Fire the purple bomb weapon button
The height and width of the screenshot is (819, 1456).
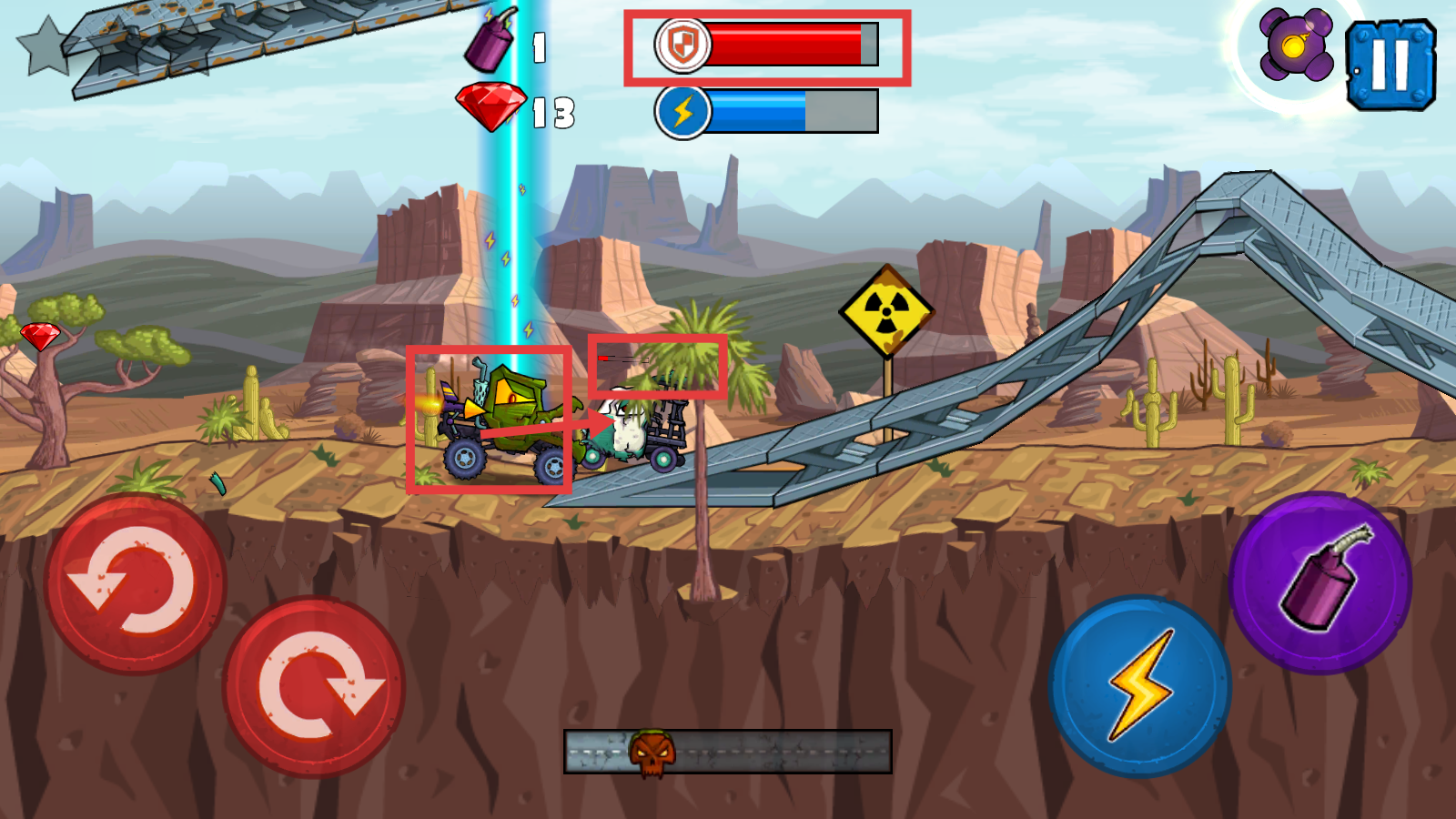1320,582
